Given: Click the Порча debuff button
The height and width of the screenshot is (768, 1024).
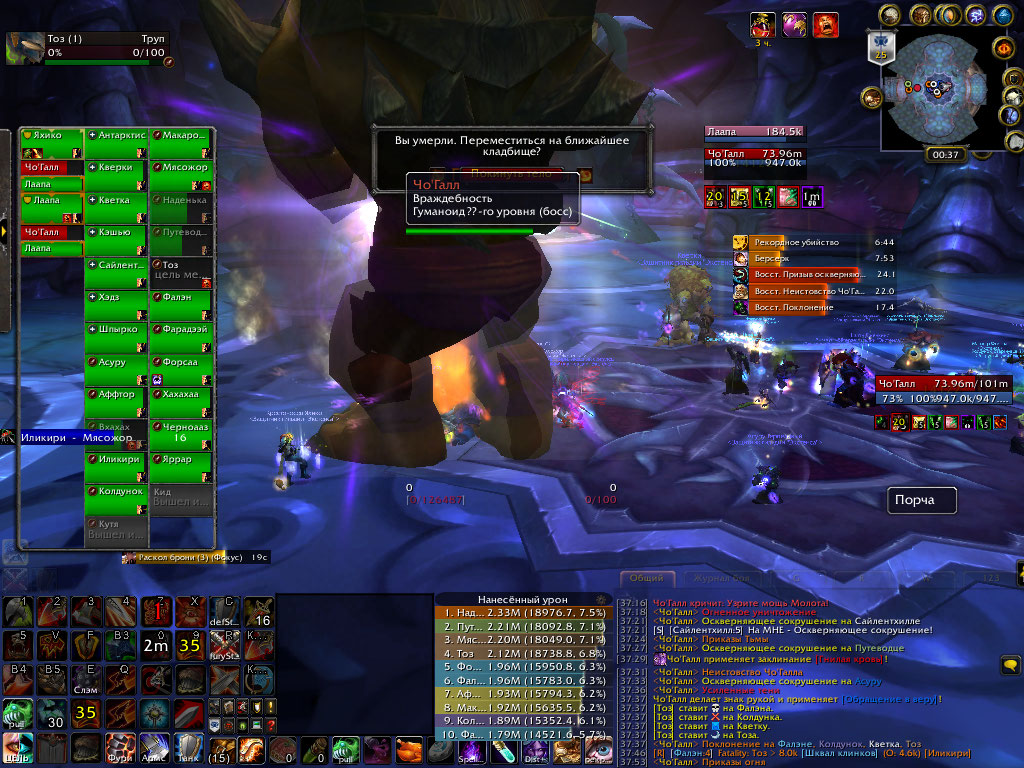Looking at the screenshot, I should [921, 500].
